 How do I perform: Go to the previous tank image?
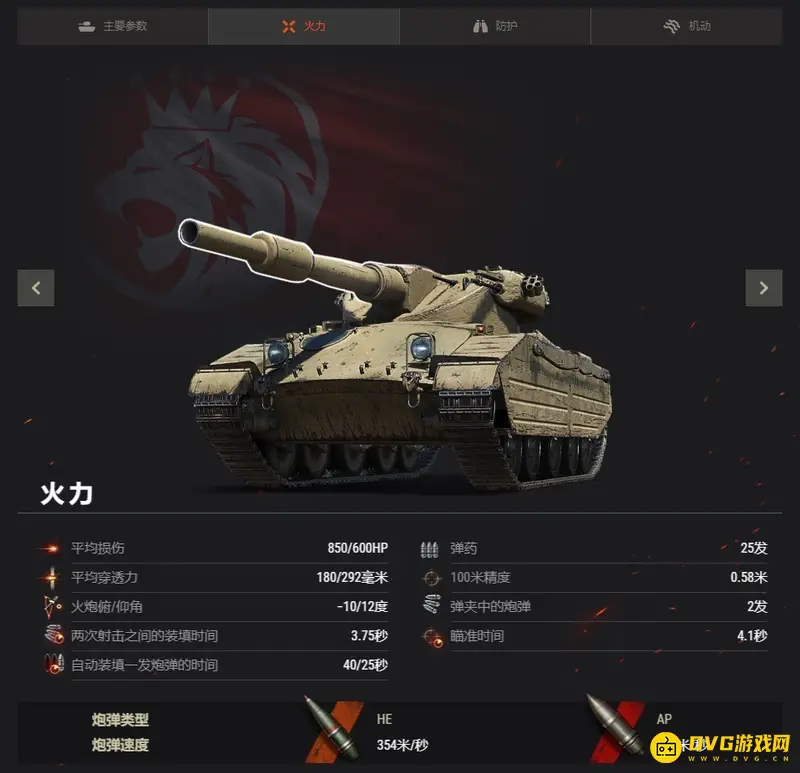(36, 288)
